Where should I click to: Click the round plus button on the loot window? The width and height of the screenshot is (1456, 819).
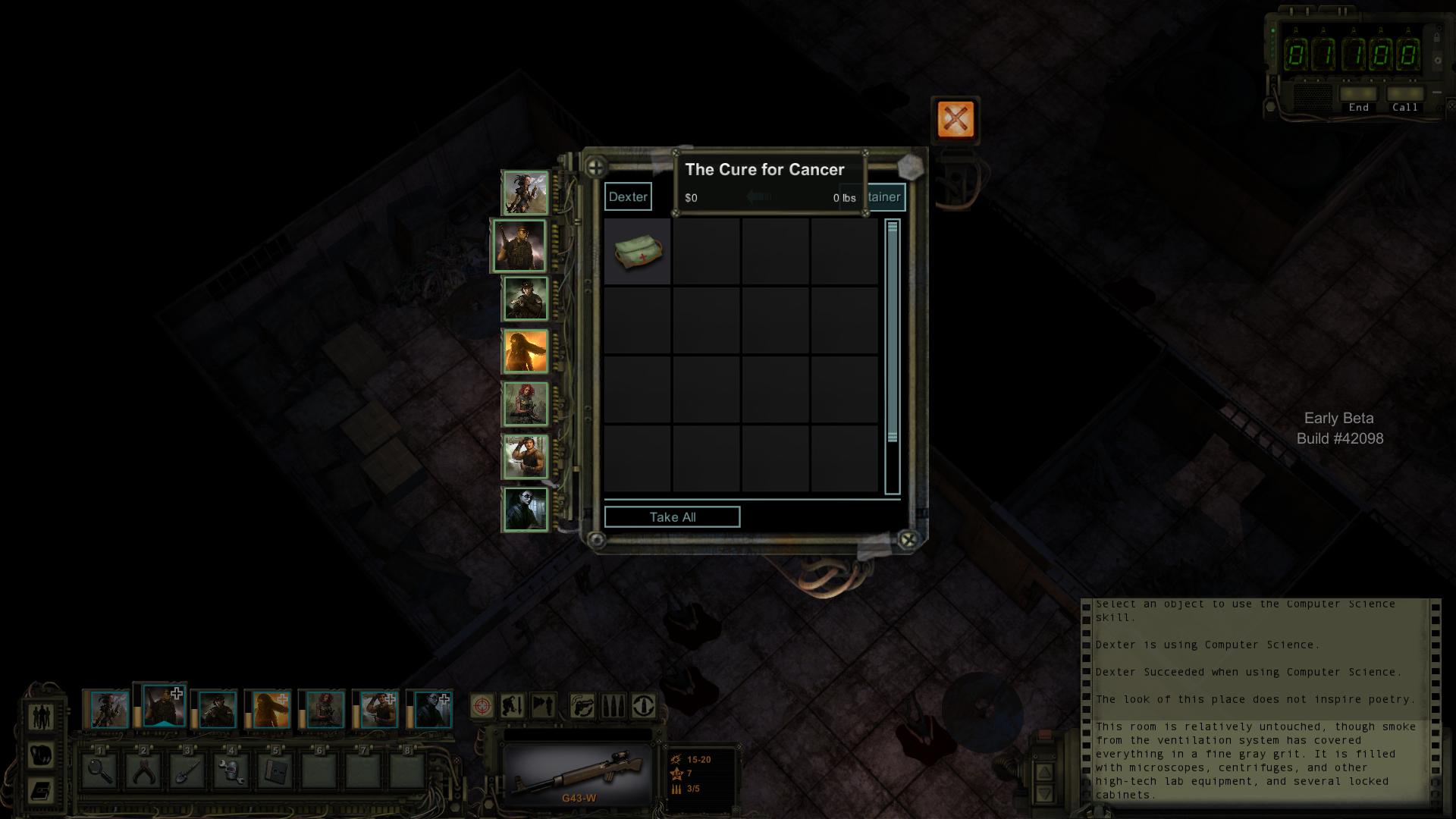tap(596, 167)
